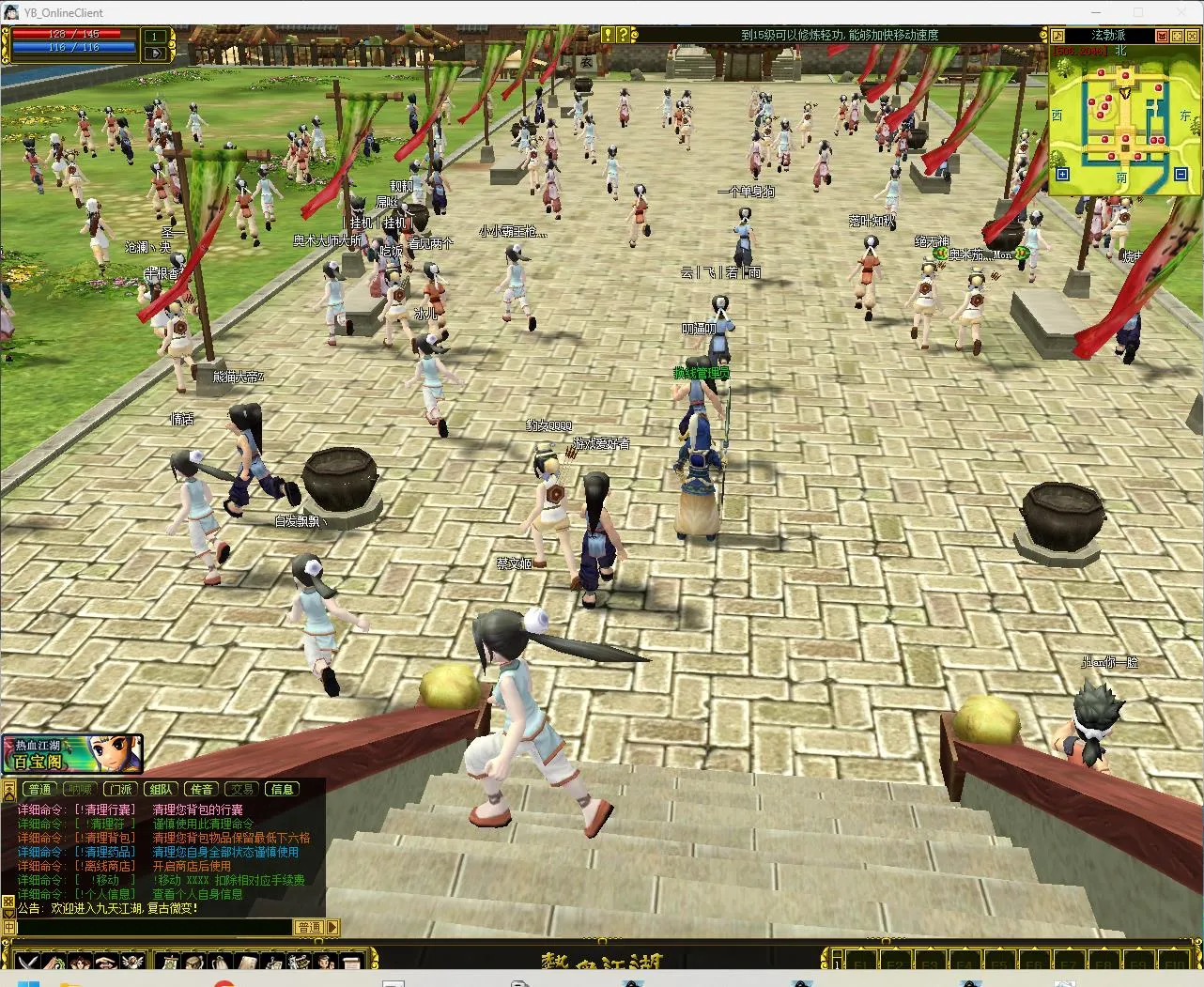Zoom in the minimap with plus button
This screenshot has height=987, width=1204.
tap(1062, 174)
